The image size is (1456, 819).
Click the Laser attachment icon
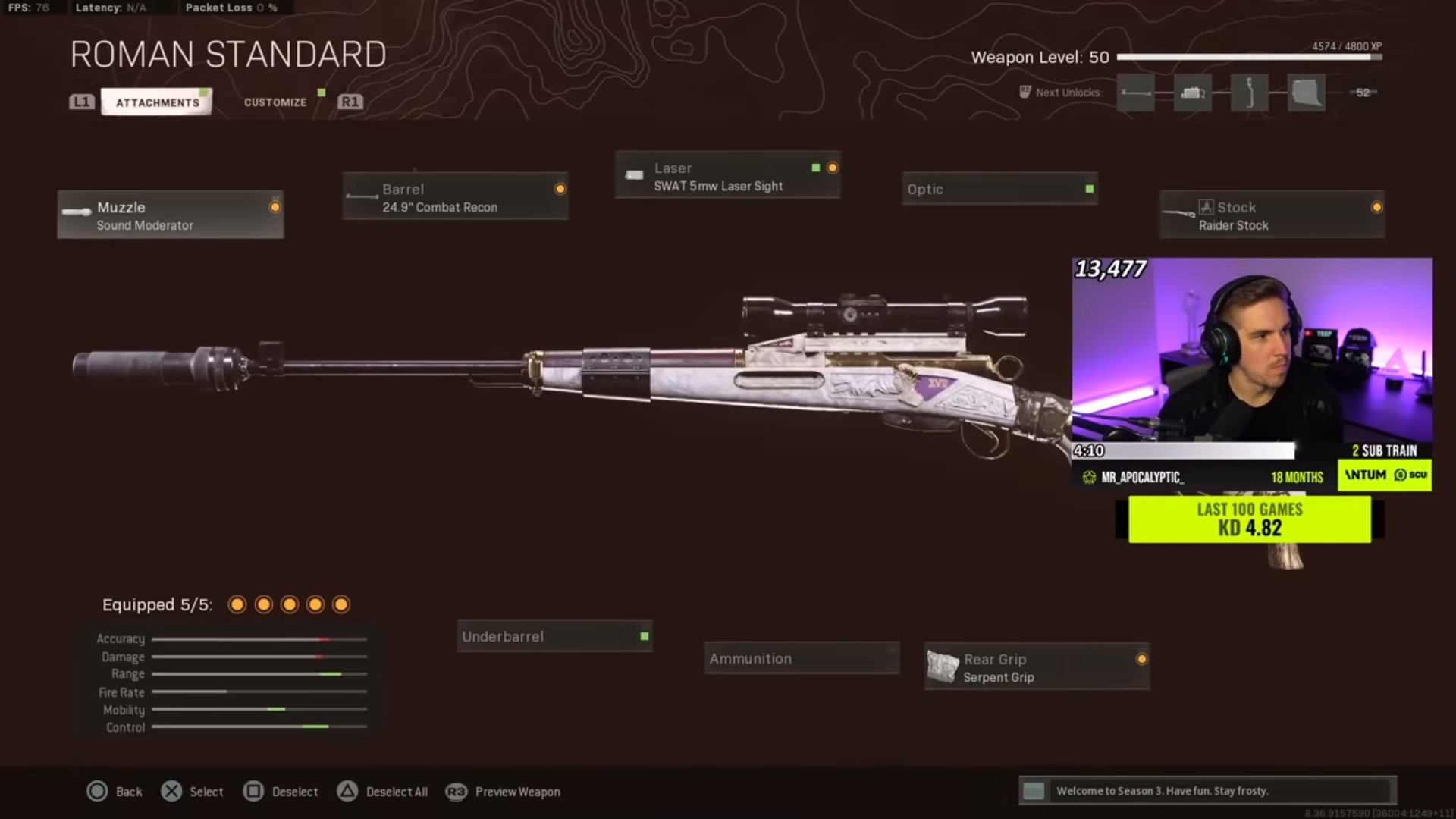click(x=634, y=174)
